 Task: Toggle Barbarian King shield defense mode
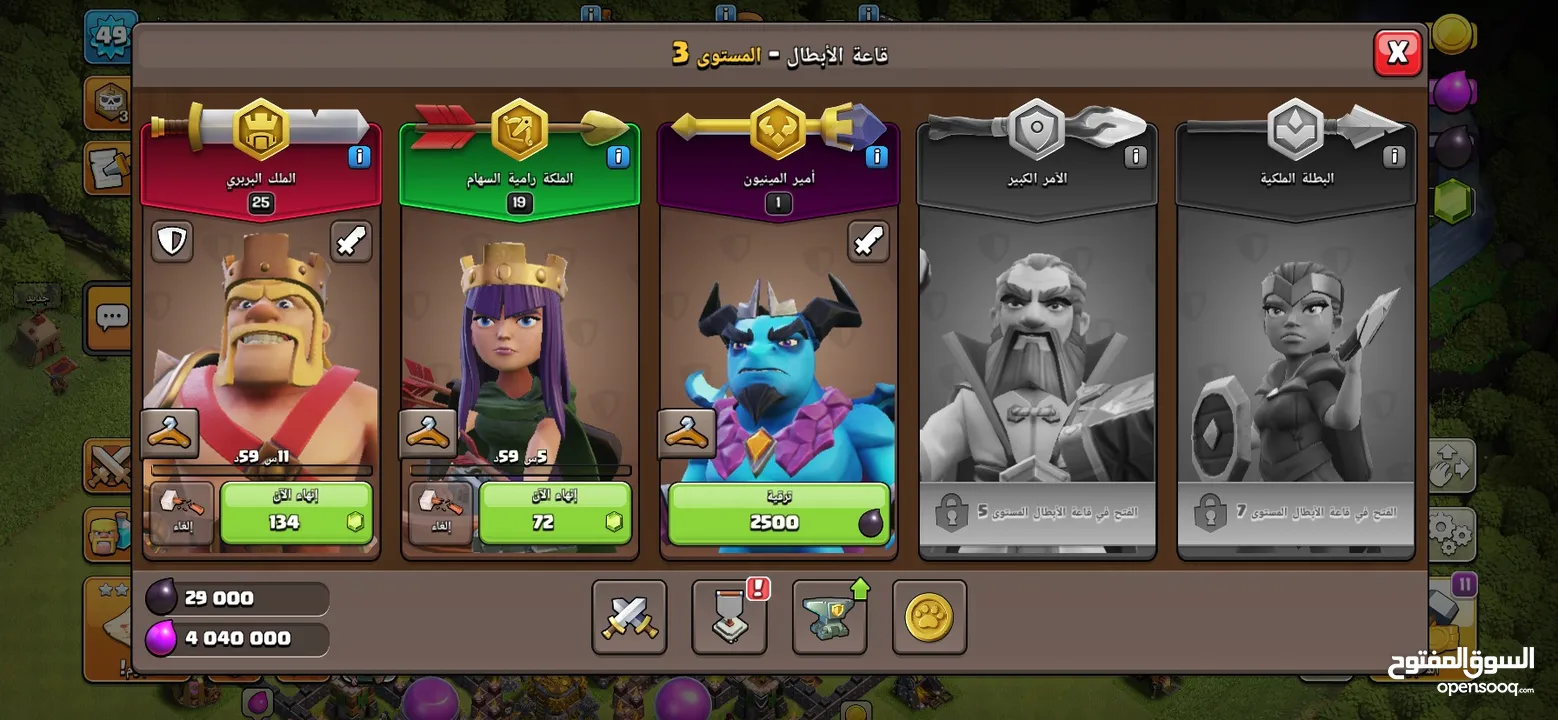pos(172,241)
